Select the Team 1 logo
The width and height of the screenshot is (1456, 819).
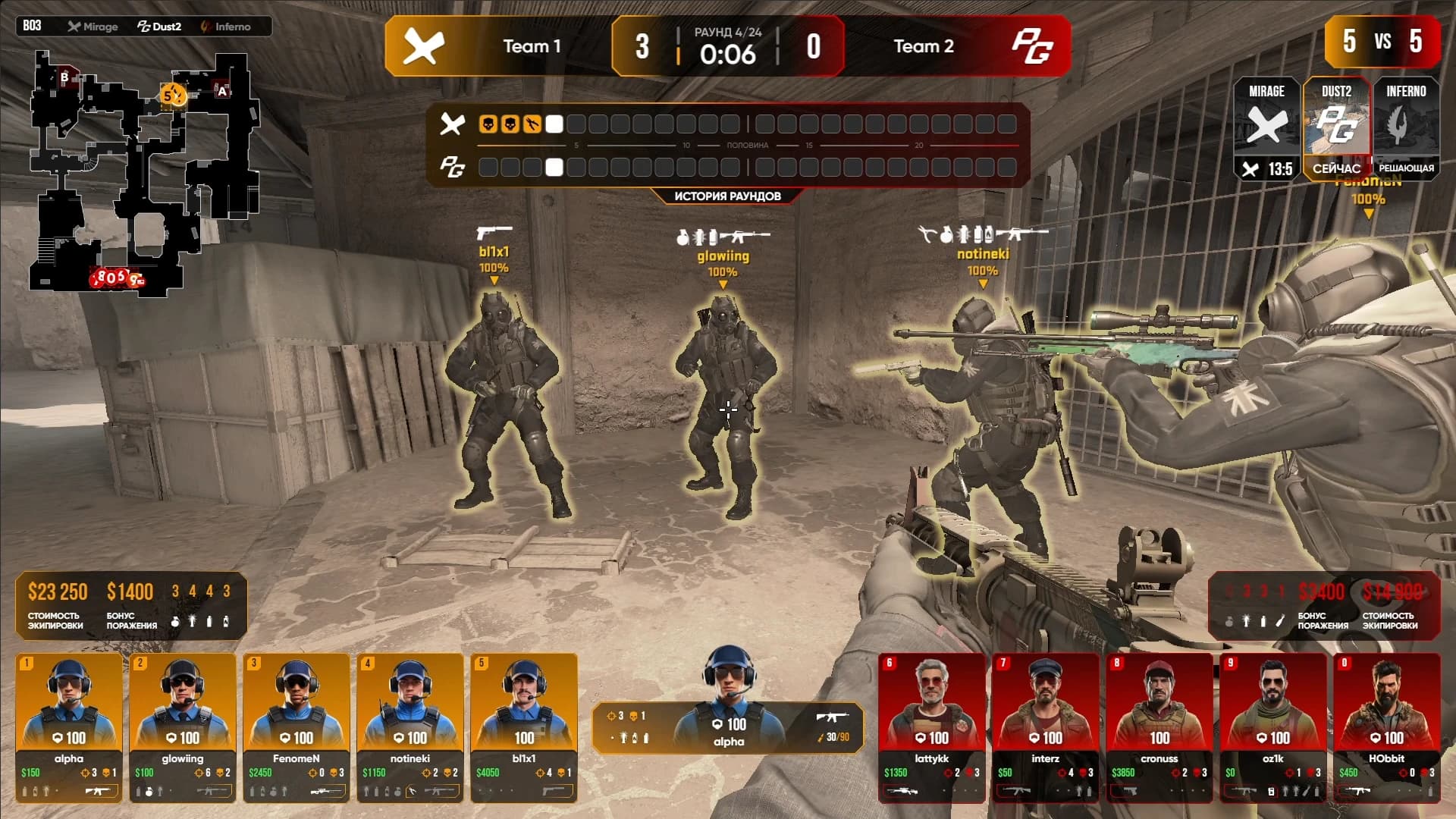pos(423,46)
